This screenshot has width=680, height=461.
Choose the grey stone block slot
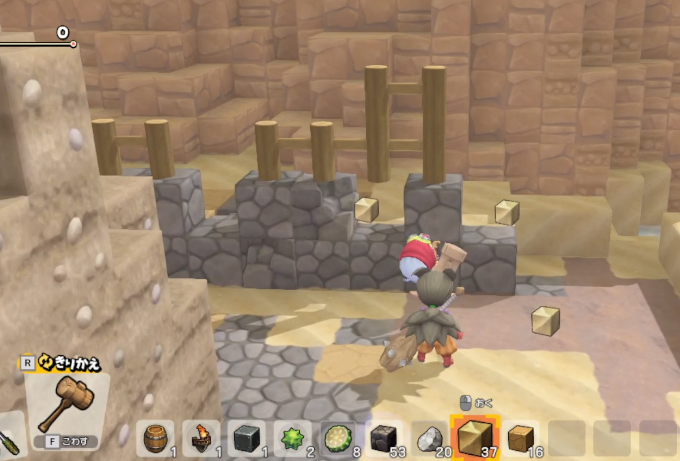[x=246, y=438]
